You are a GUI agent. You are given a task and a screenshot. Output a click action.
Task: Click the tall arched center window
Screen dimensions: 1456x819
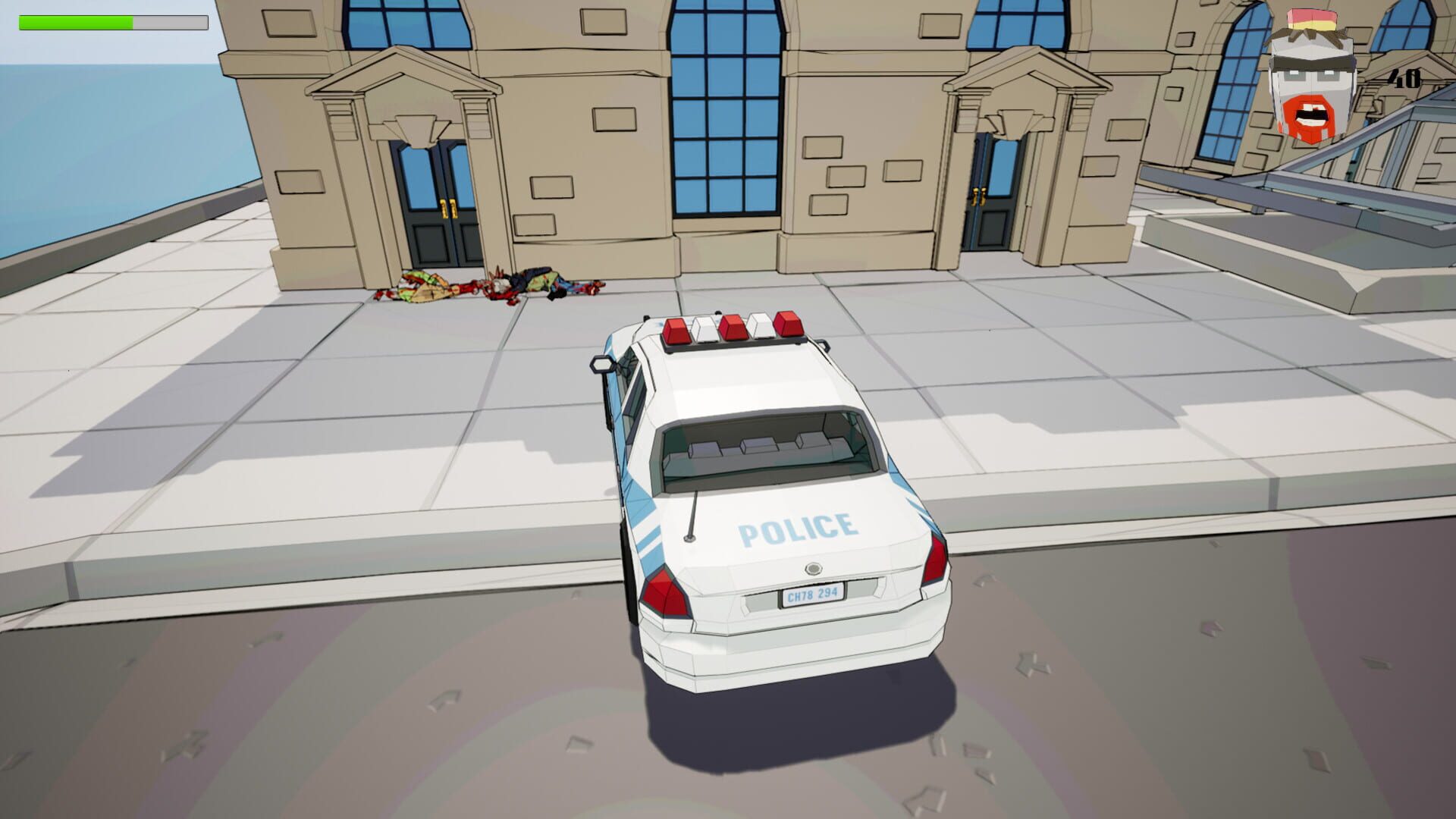[726, 106]
